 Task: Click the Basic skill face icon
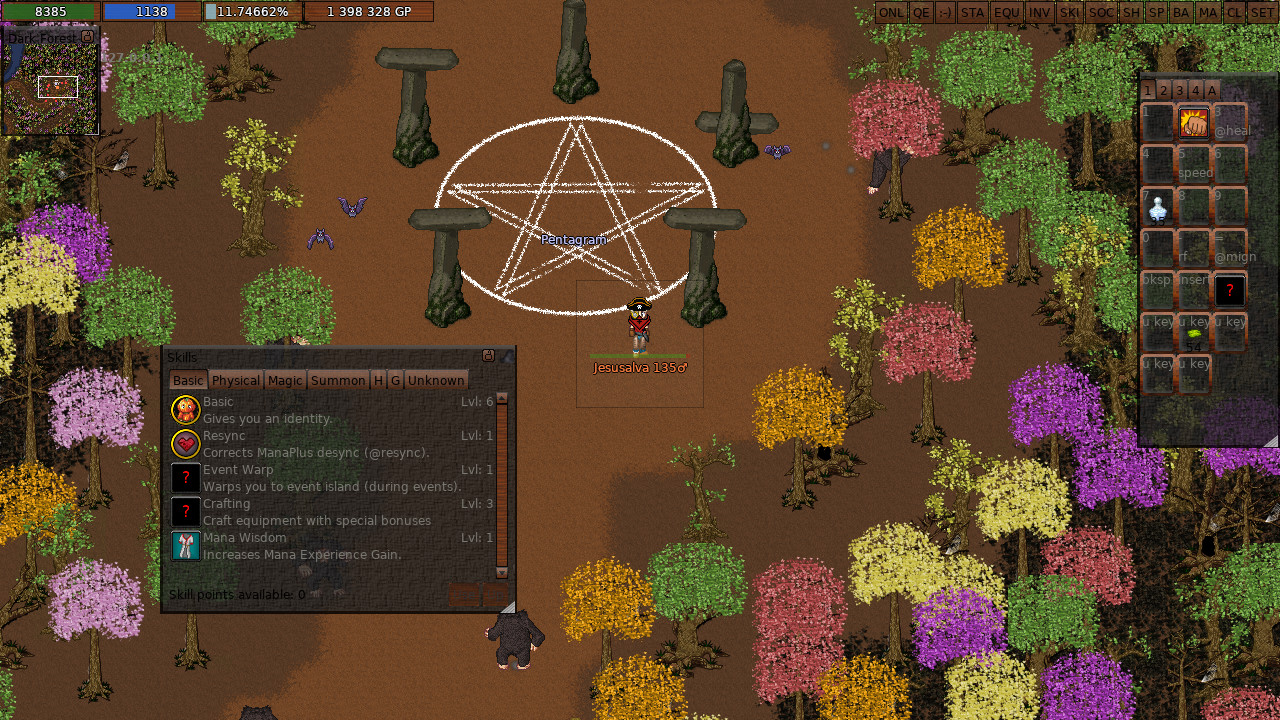pos(185,409)
